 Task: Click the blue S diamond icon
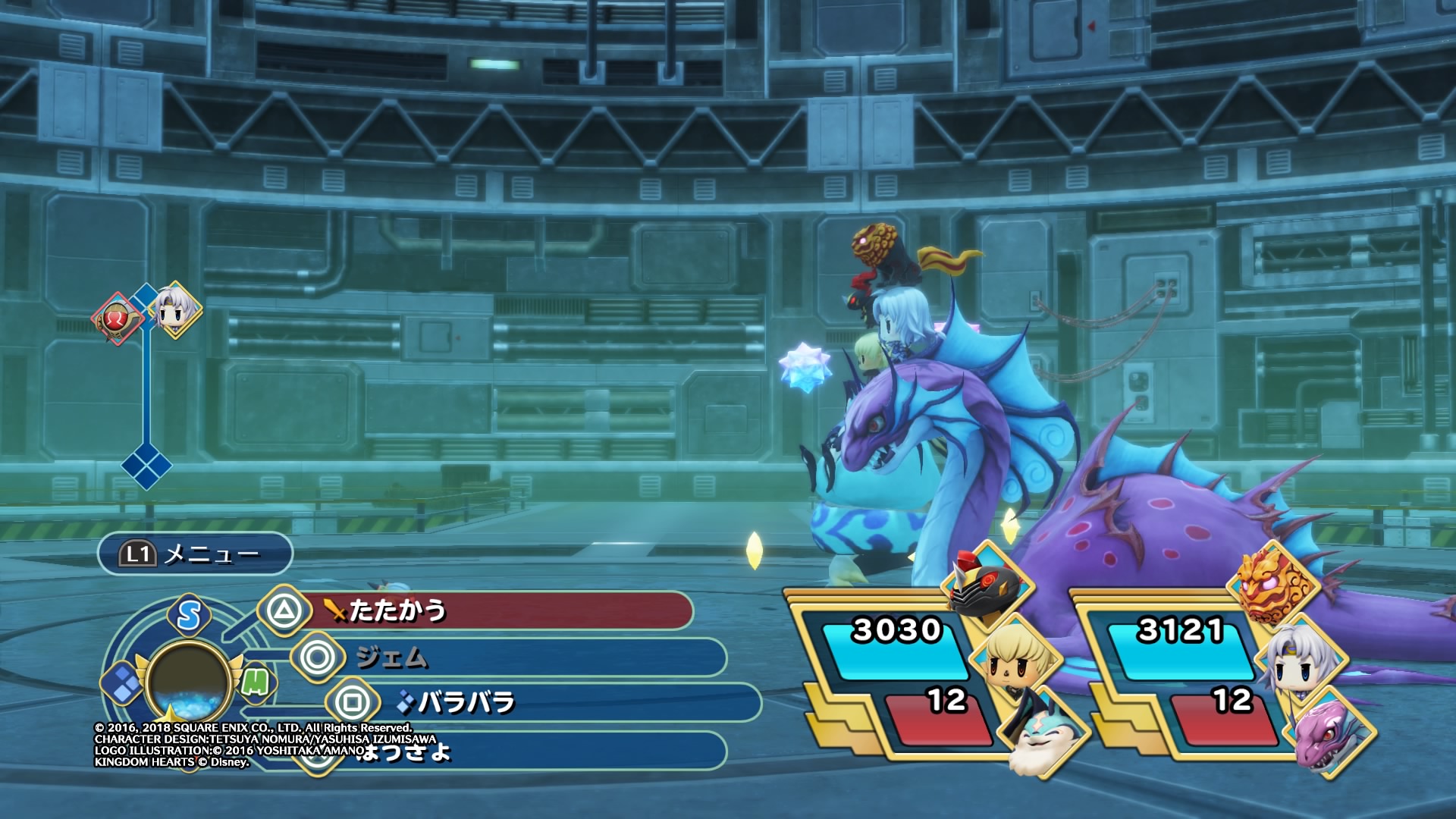[189, 615]
